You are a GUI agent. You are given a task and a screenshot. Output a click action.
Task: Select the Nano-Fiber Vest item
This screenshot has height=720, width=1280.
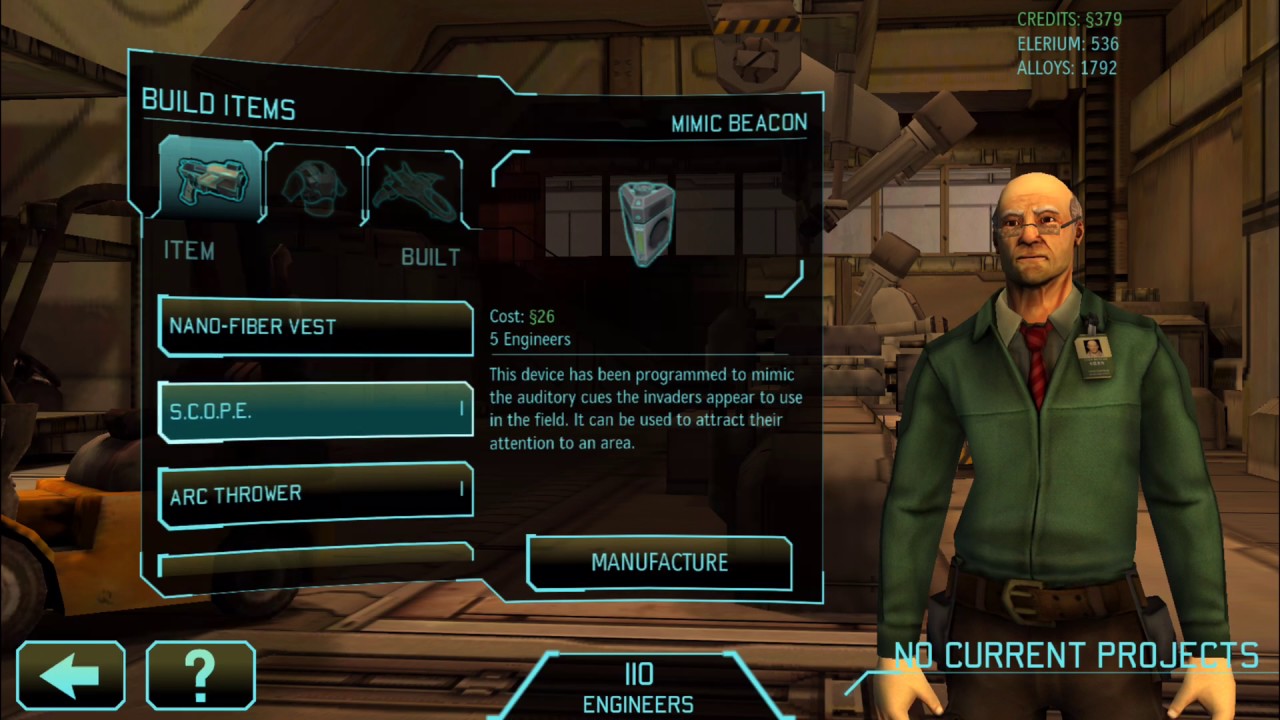[x=315, y=327]
